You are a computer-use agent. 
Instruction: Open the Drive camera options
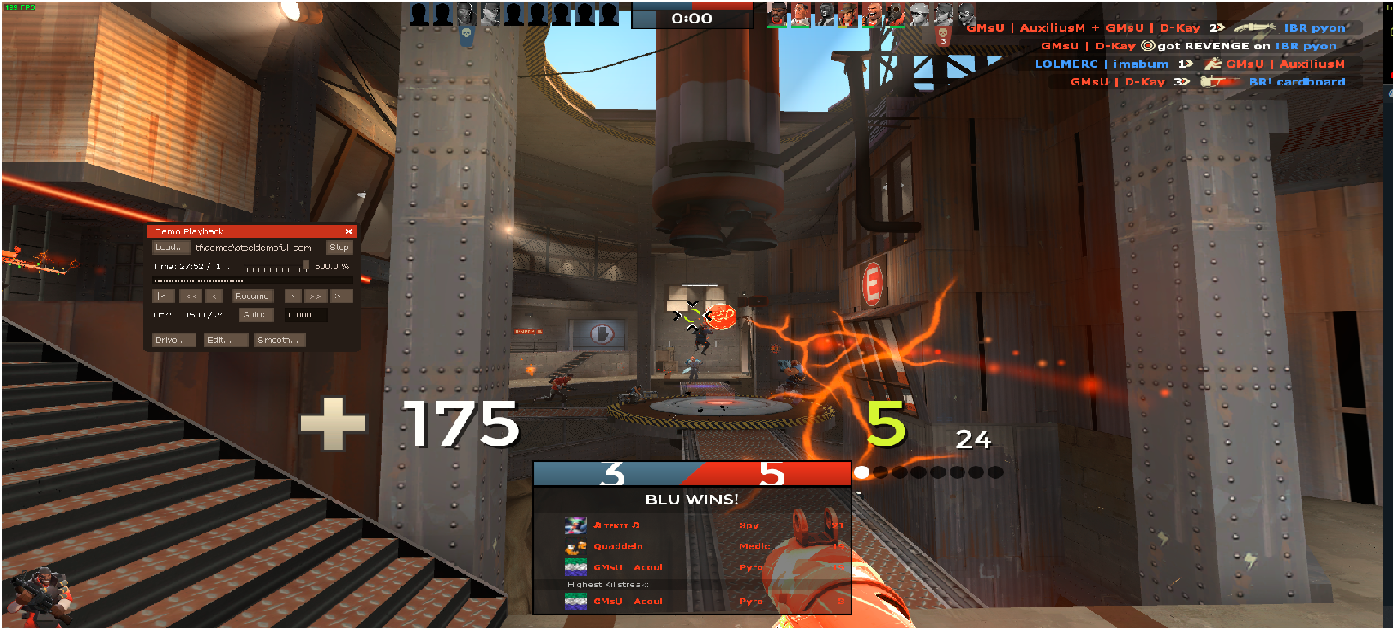tap(173, 340)
